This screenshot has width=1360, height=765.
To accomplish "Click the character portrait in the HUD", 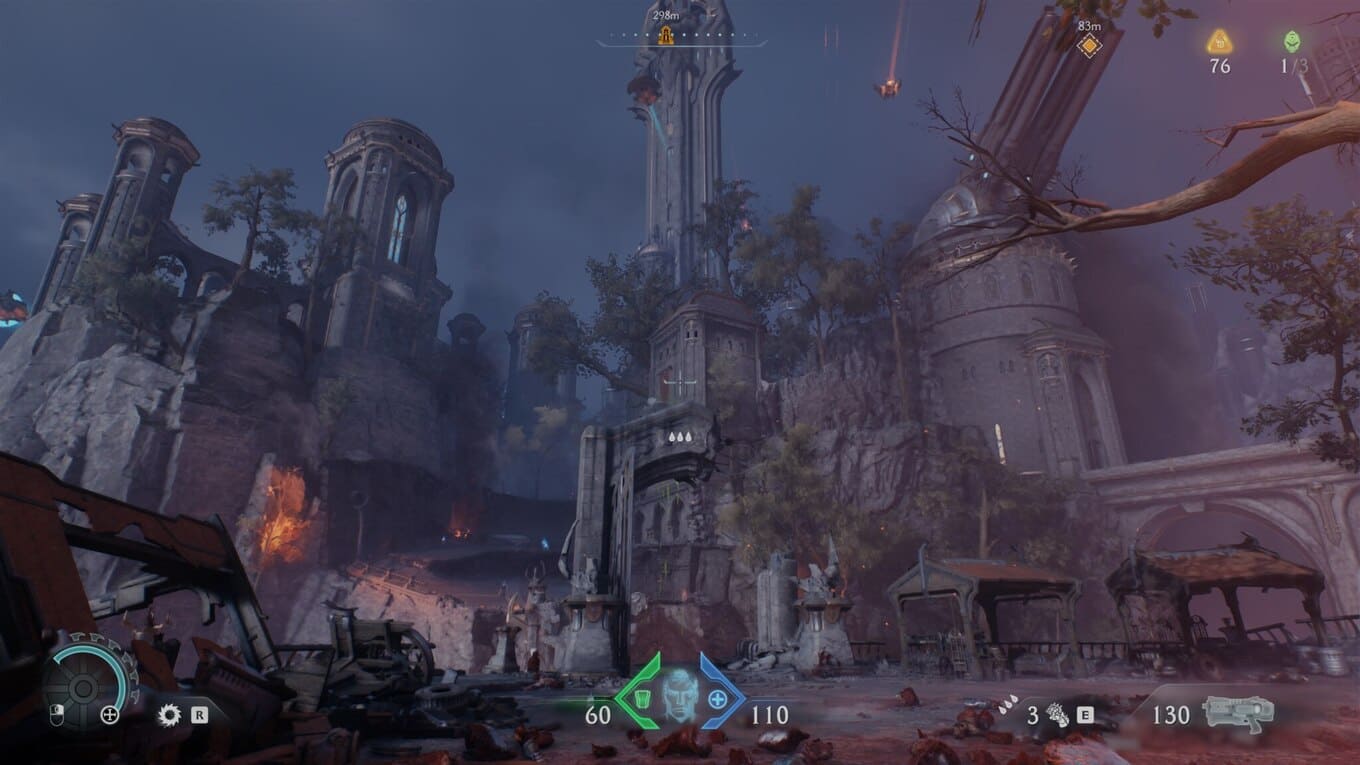I will tap(680, 694).
